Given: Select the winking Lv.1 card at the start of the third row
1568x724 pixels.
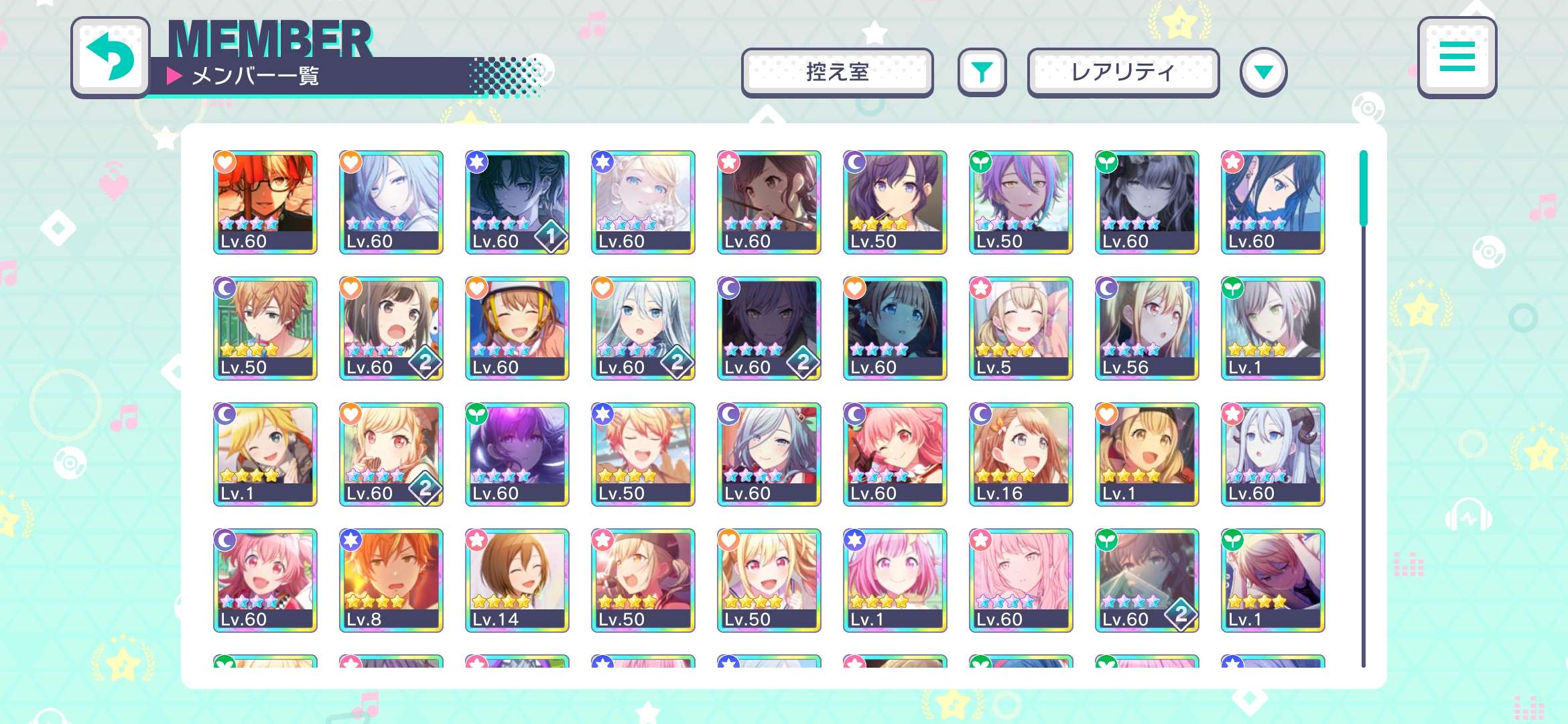Looking at the screenshot, I should (x=265, y=453).
